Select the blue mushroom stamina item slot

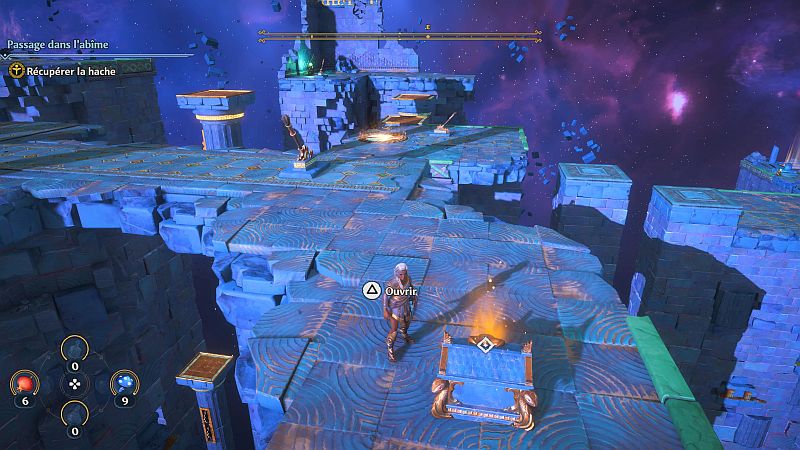pyautogui.click(x=123, y=383)
